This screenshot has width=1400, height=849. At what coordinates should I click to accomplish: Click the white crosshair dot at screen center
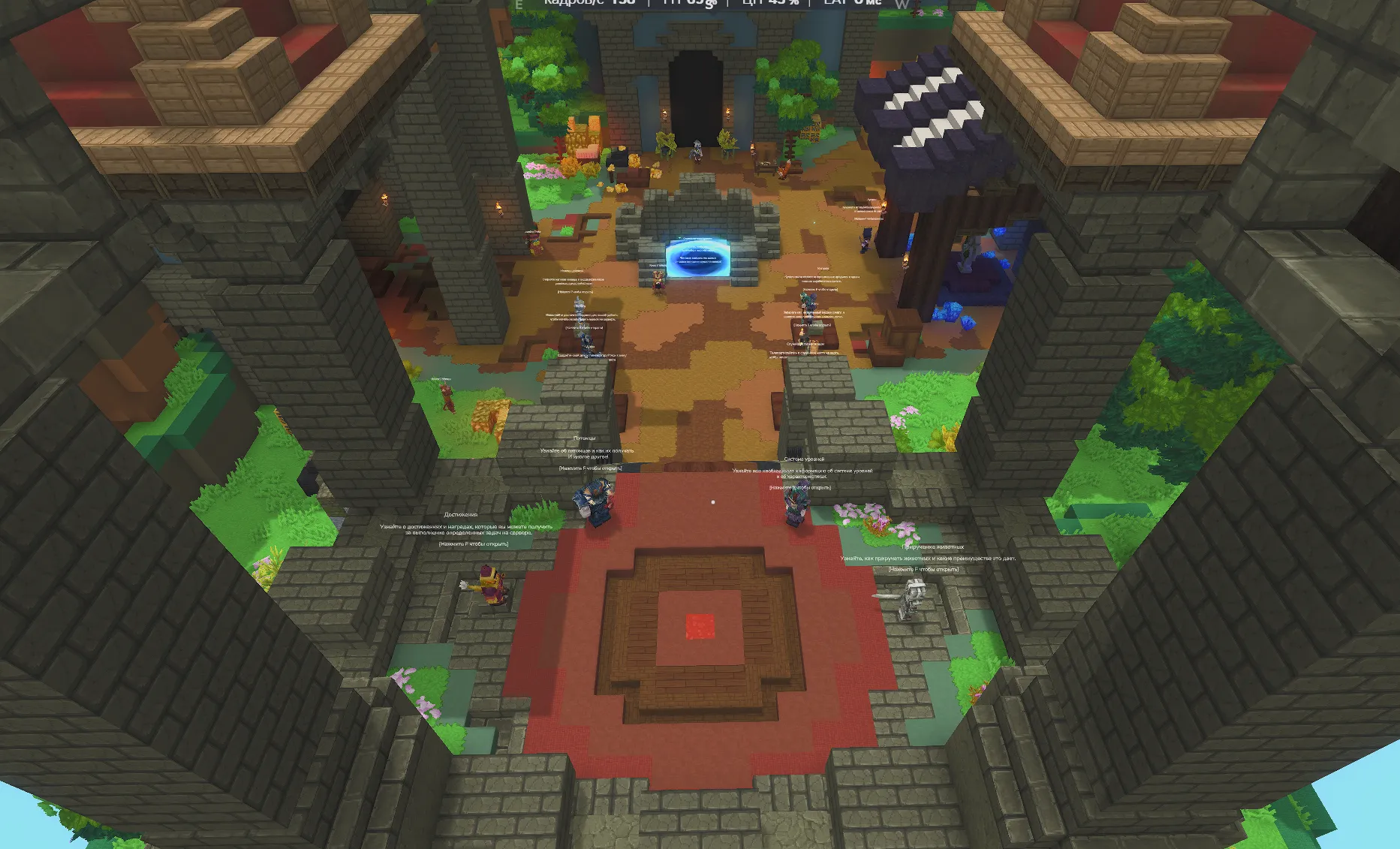pos(712,501)
